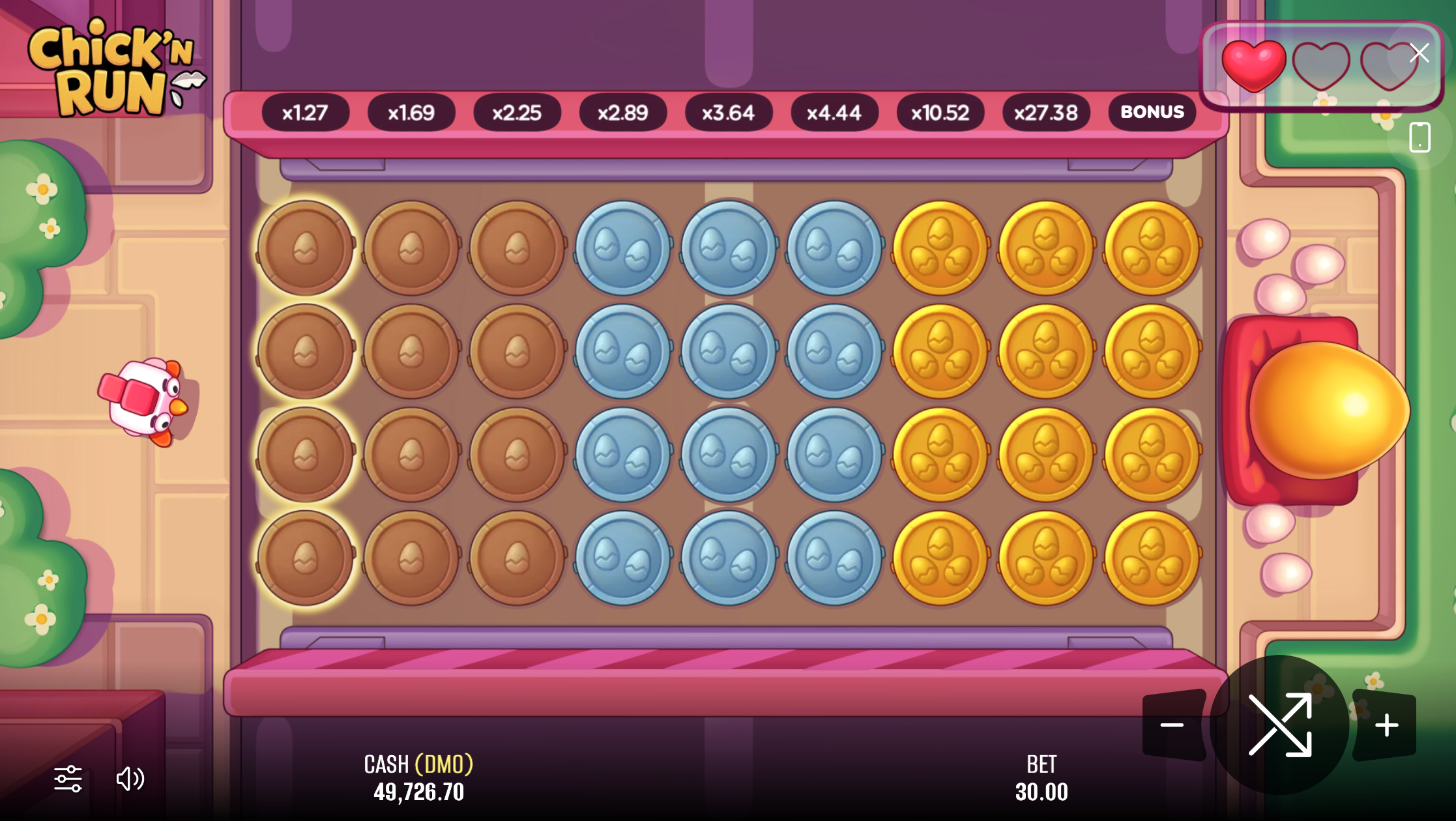The height and width of the screenshot is (821, 1456).
Task: Increase the bet with plus button
Action: (x=1386, y=725)
